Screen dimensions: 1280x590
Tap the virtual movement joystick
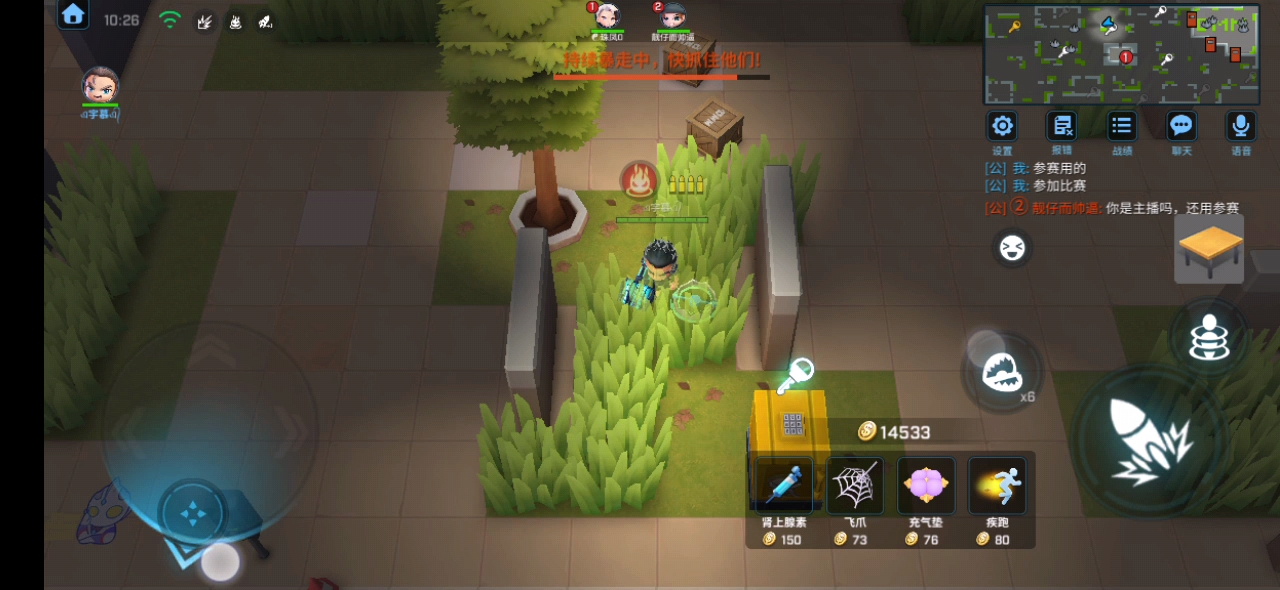click(193, 513)
